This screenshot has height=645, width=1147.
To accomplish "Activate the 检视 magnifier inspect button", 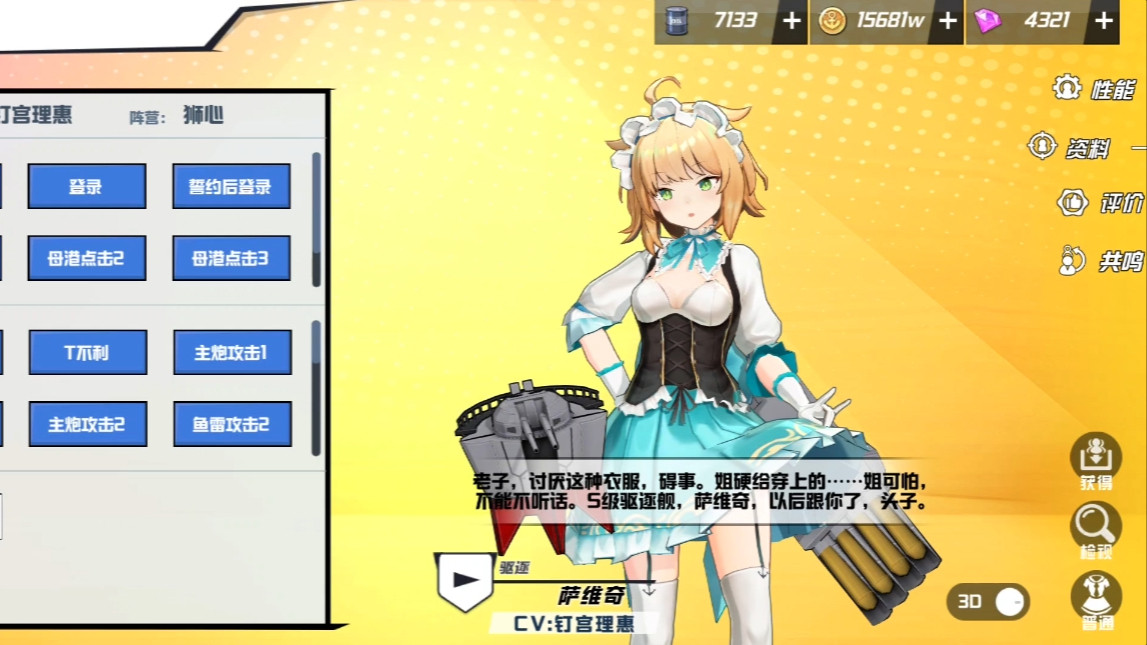I will [1096, 529].
